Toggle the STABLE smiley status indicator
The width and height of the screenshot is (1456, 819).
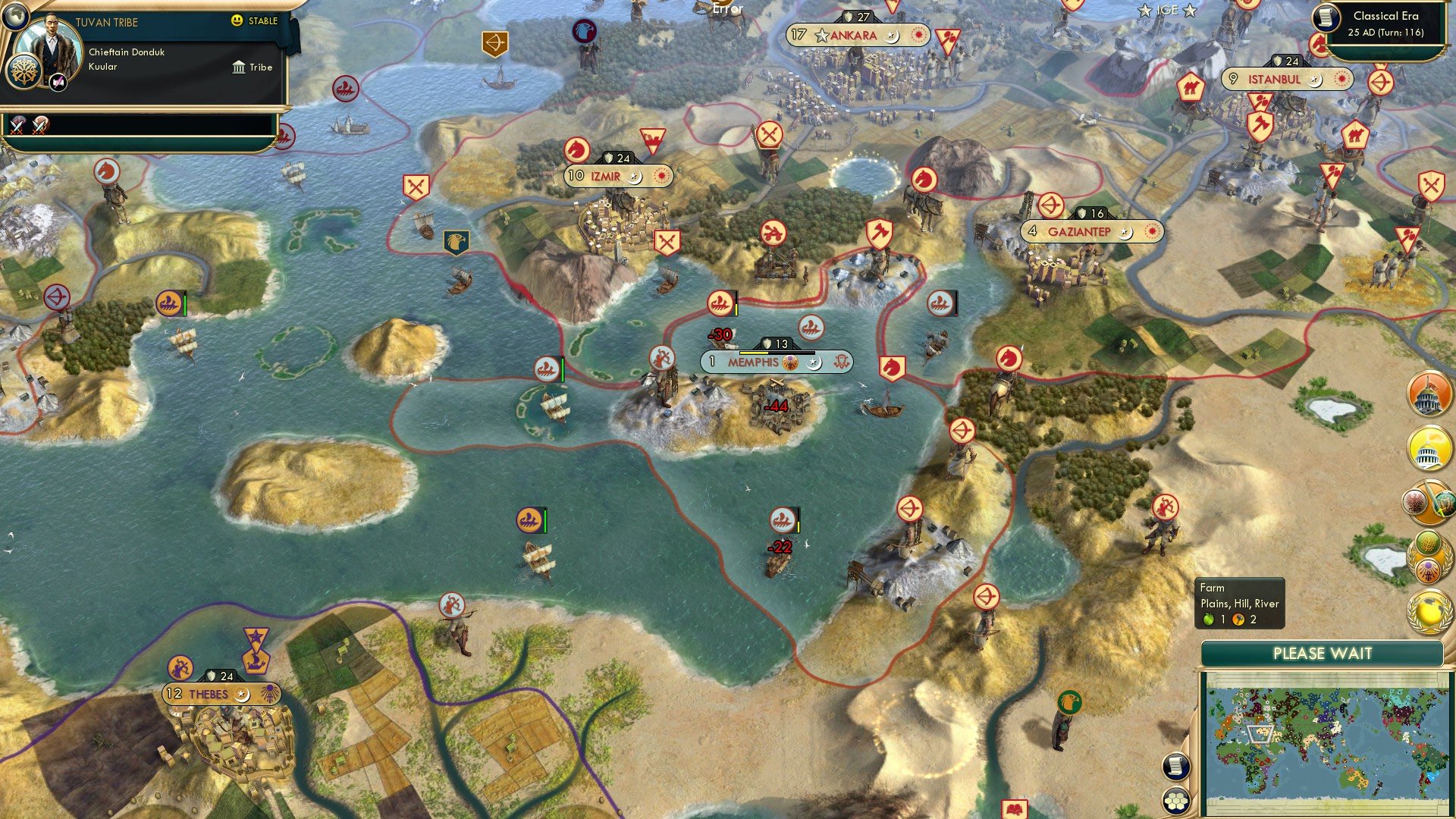click(x=237, y=21)
